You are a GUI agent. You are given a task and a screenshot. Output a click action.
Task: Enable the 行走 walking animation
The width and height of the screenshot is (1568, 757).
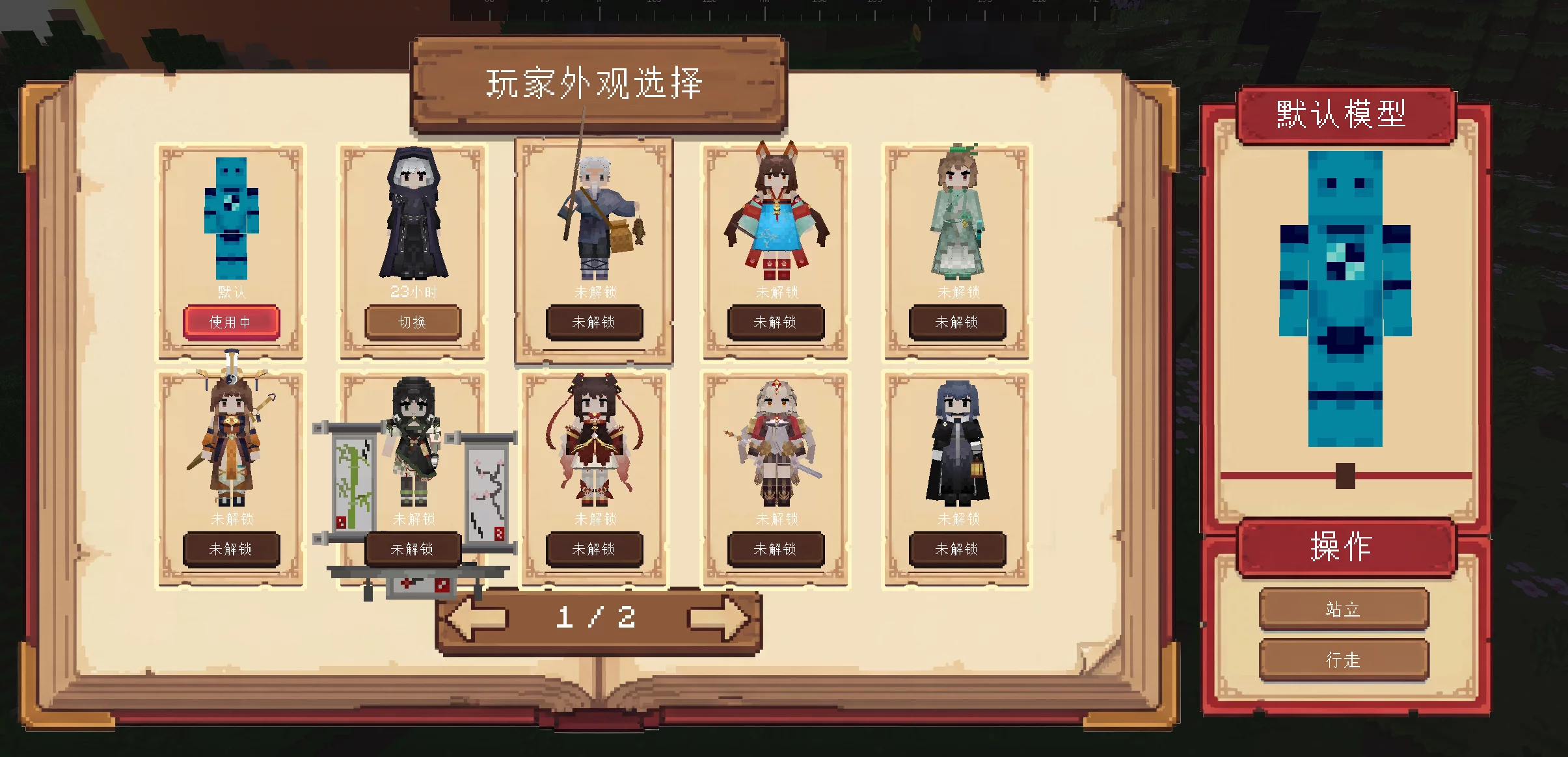tap(1344, 659)
